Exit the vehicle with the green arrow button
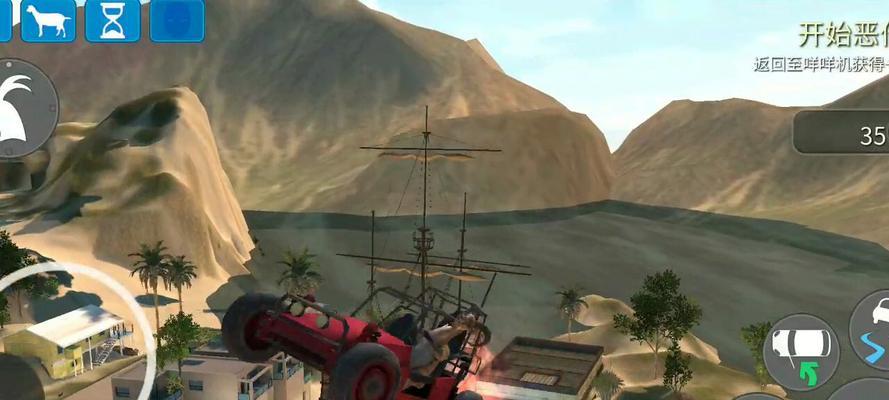889x400 pixels. pyautogui.click(x=800, y=351)
